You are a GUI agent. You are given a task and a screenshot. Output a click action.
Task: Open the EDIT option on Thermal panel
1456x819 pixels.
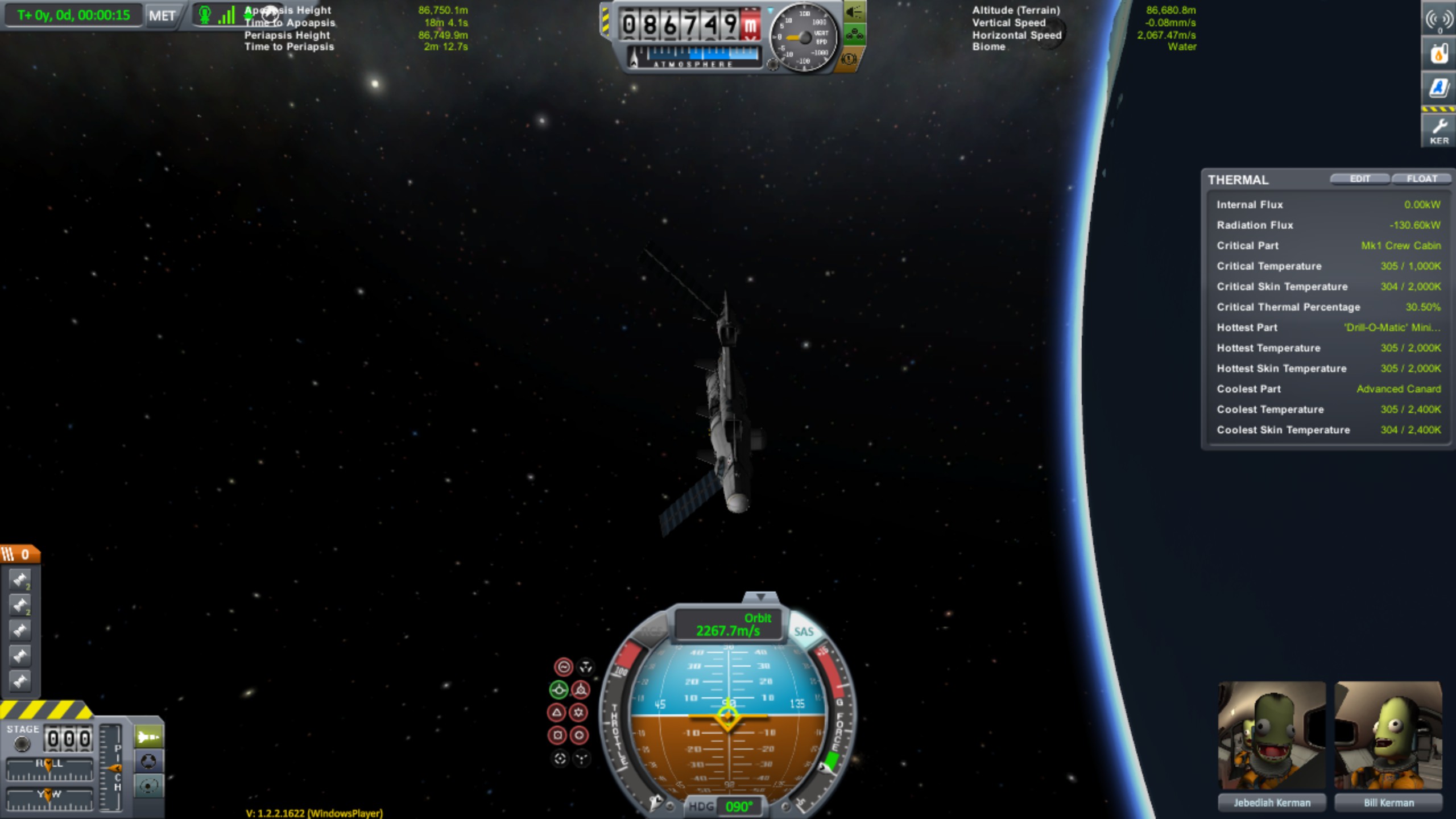click(1359, 179)
